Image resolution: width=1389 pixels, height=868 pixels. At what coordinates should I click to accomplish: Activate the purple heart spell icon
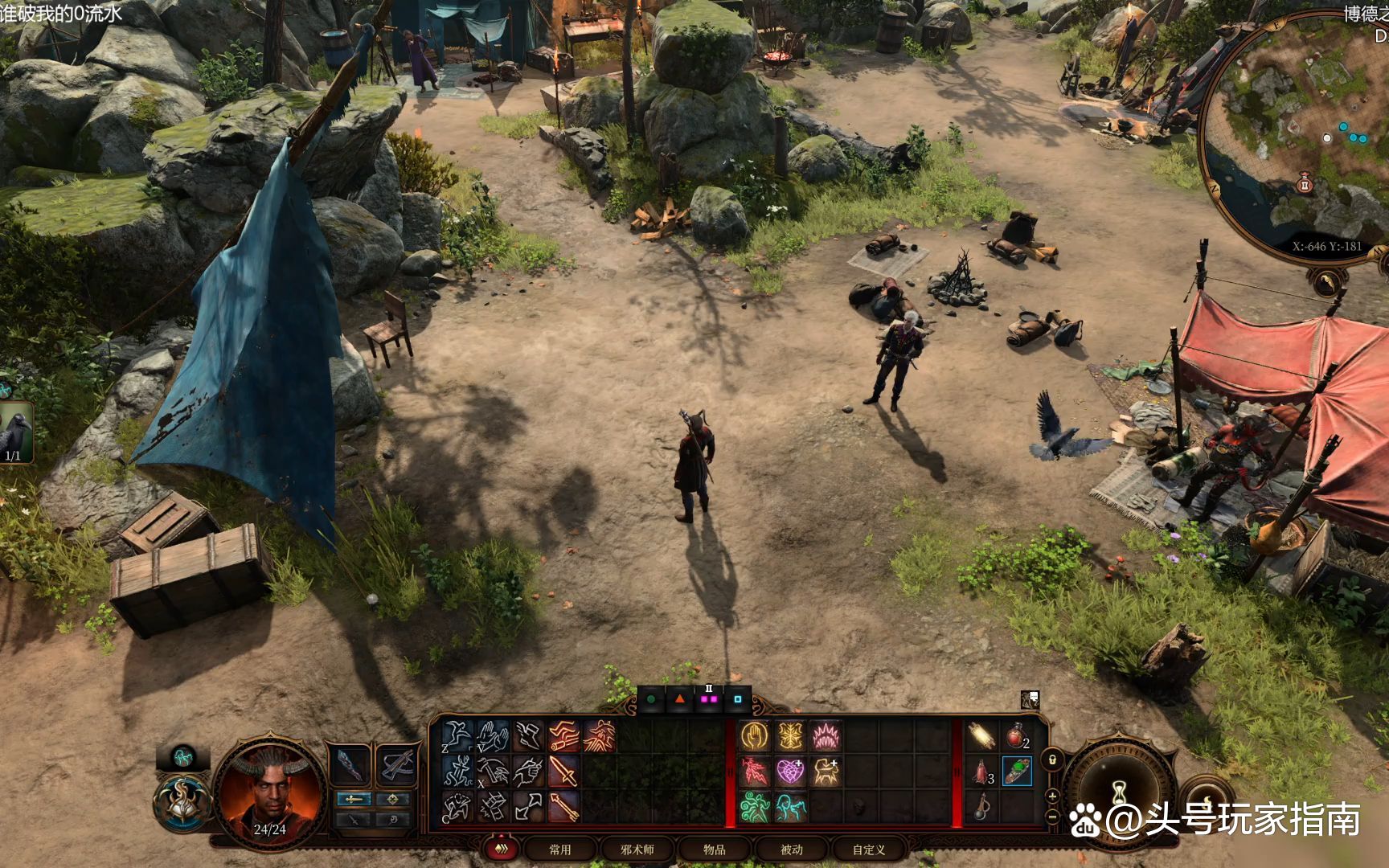tap(789, 772)
